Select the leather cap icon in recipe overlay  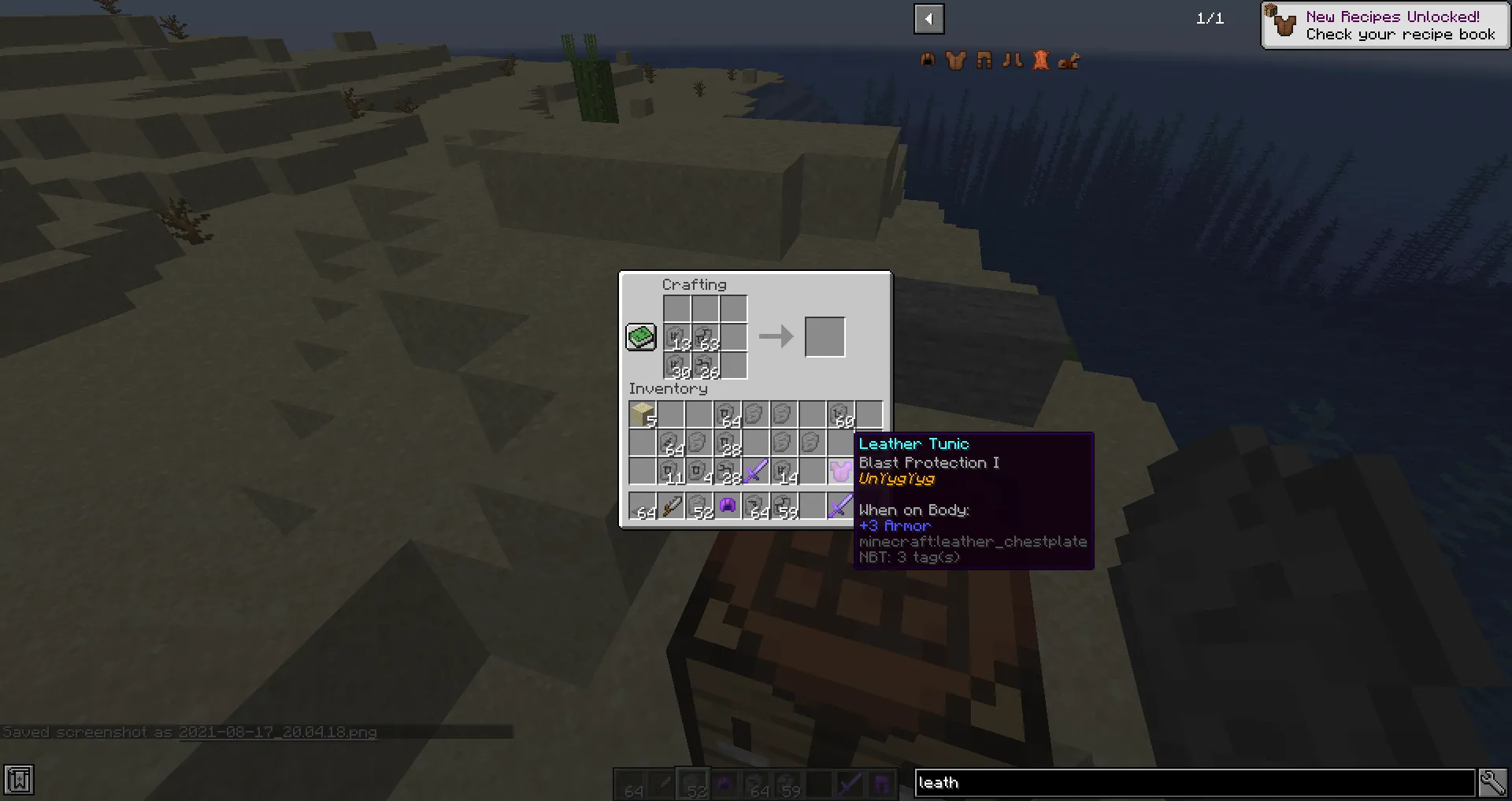pyautogui.click(x=928, y=60)
